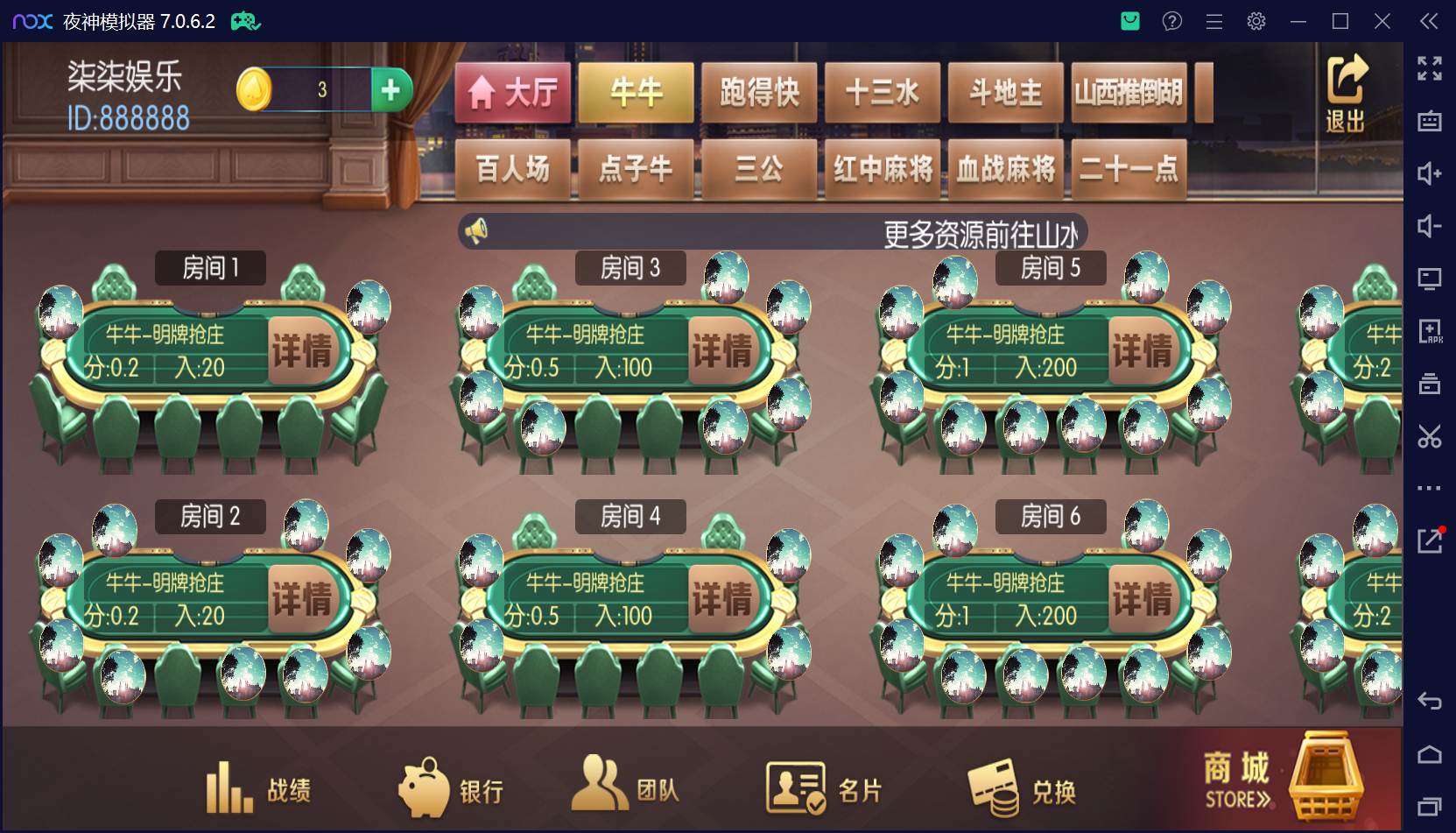This screenshot has height=833, width=1456.
Task: Collapse the Nox sidebar with the double-chevron
Action: 1429,21
